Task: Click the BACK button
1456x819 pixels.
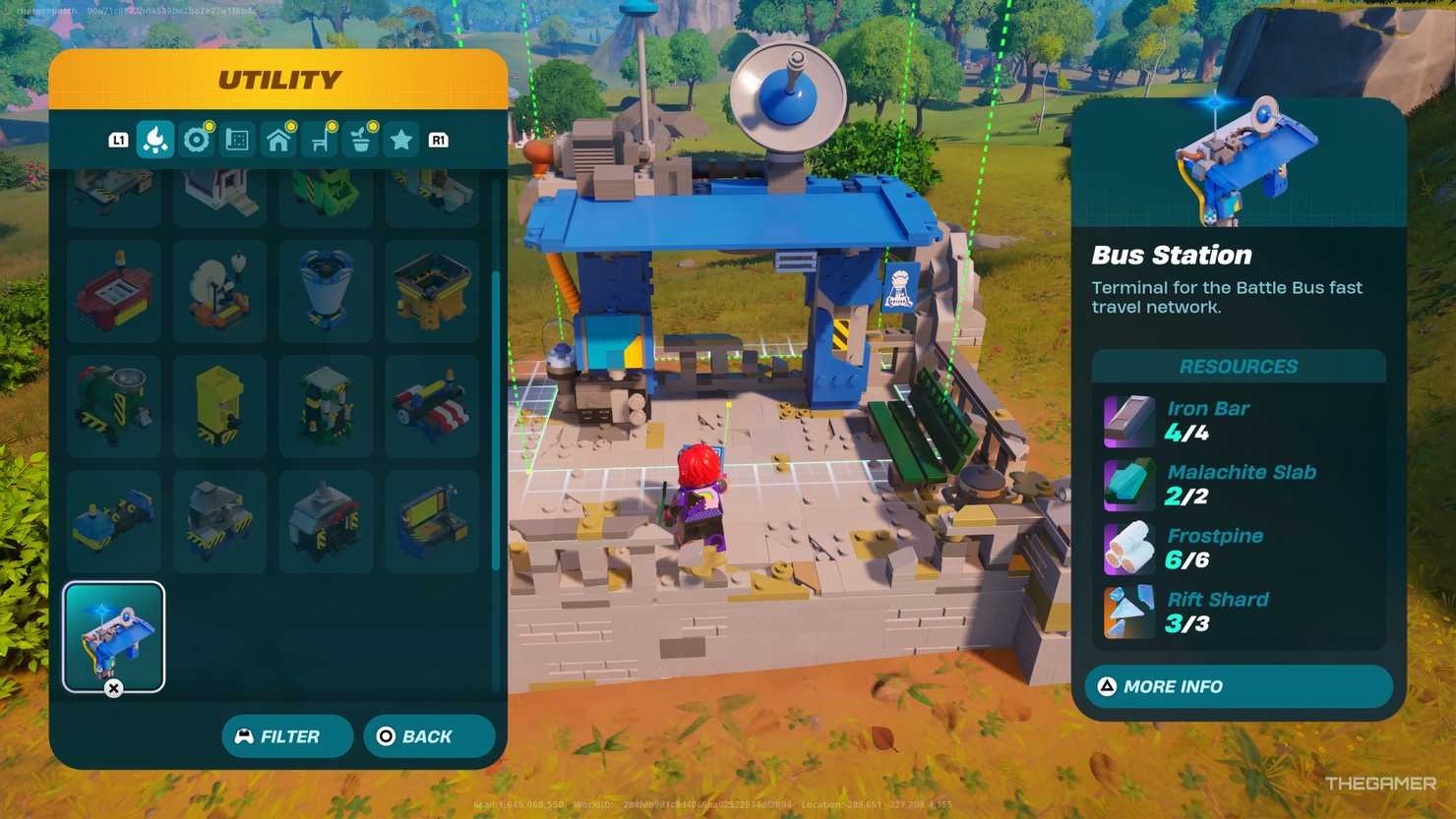Action: coord(428,735)
